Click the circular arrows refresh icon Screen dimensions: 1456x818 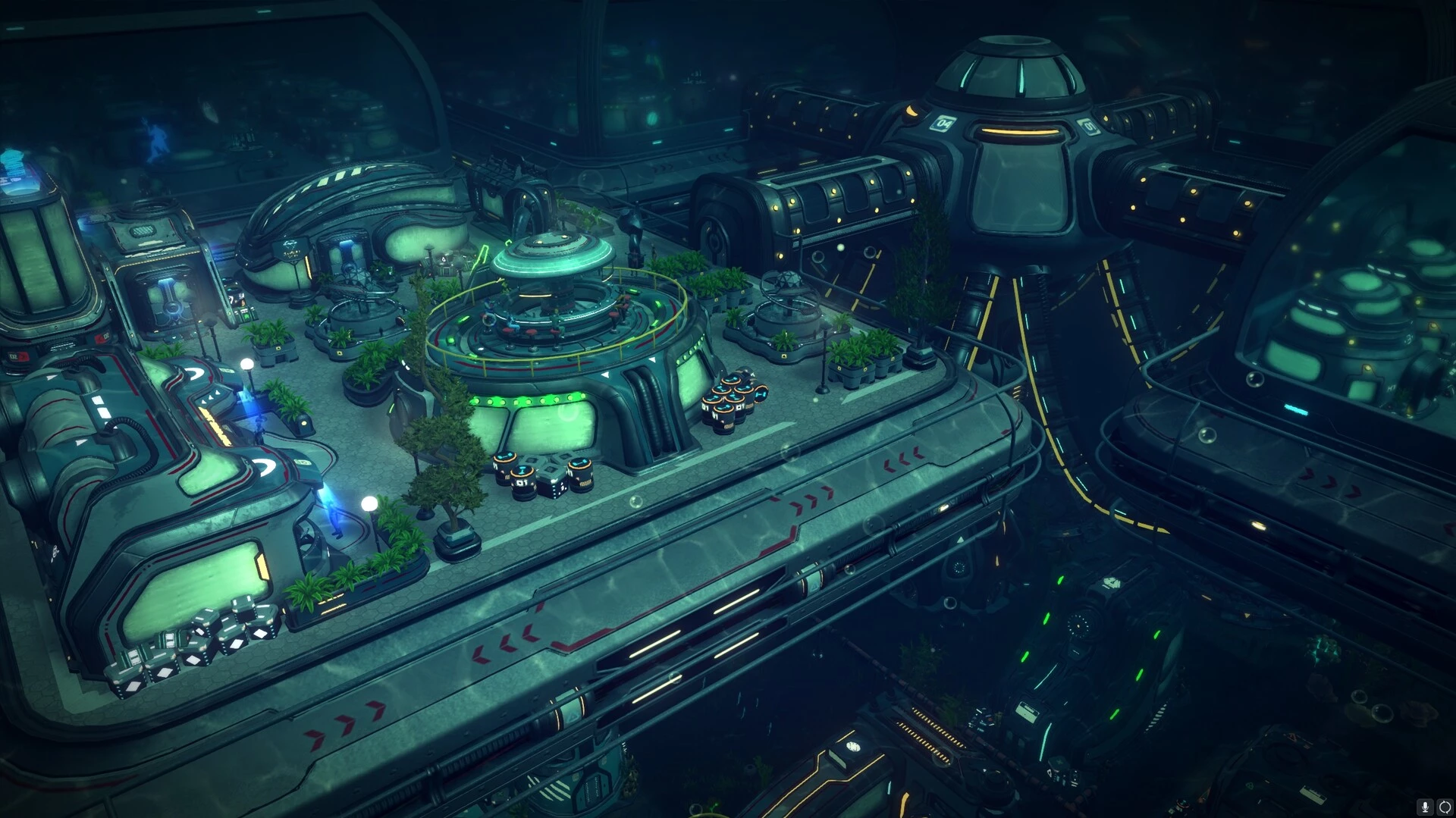1445,807
